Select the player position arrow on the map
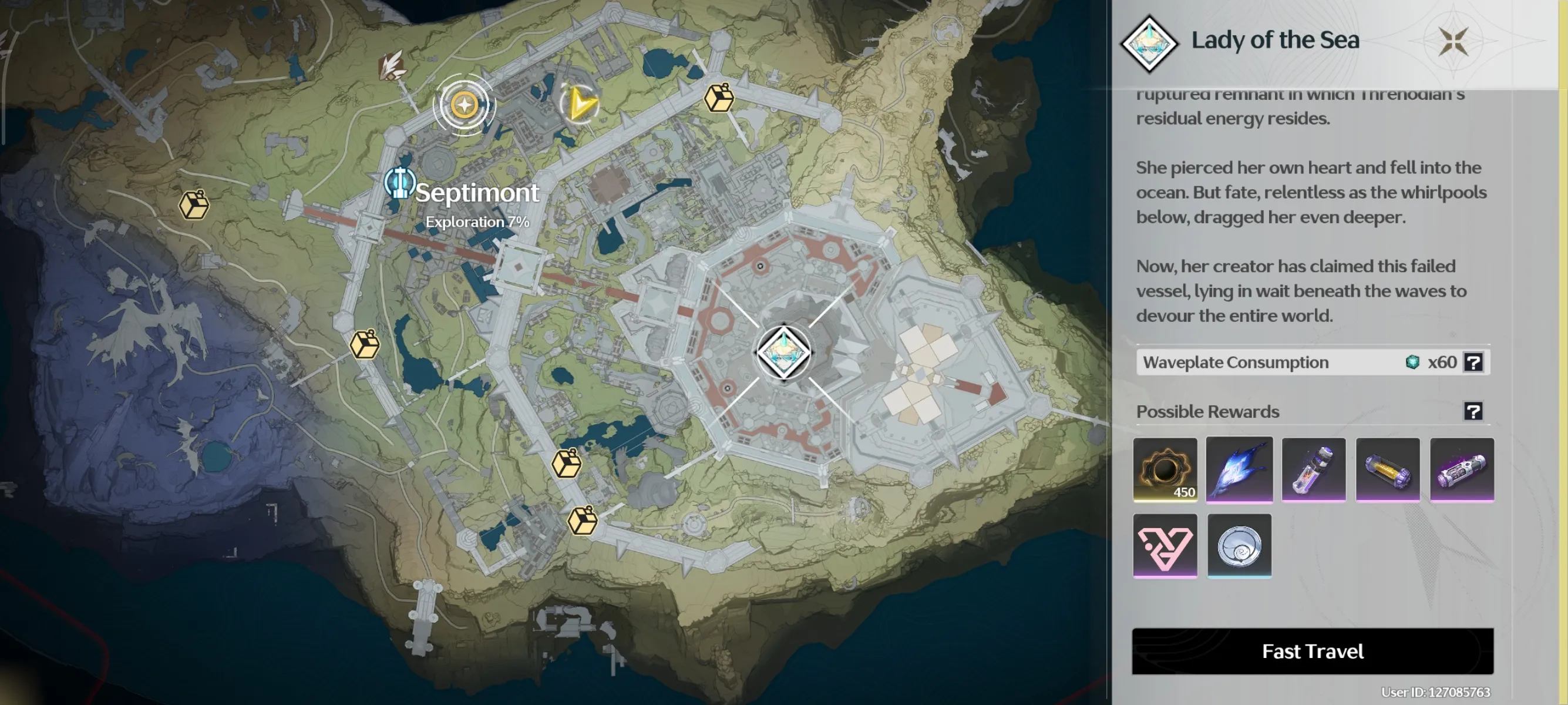This screenshot has height=705, width=1568. tap(580, 104)
